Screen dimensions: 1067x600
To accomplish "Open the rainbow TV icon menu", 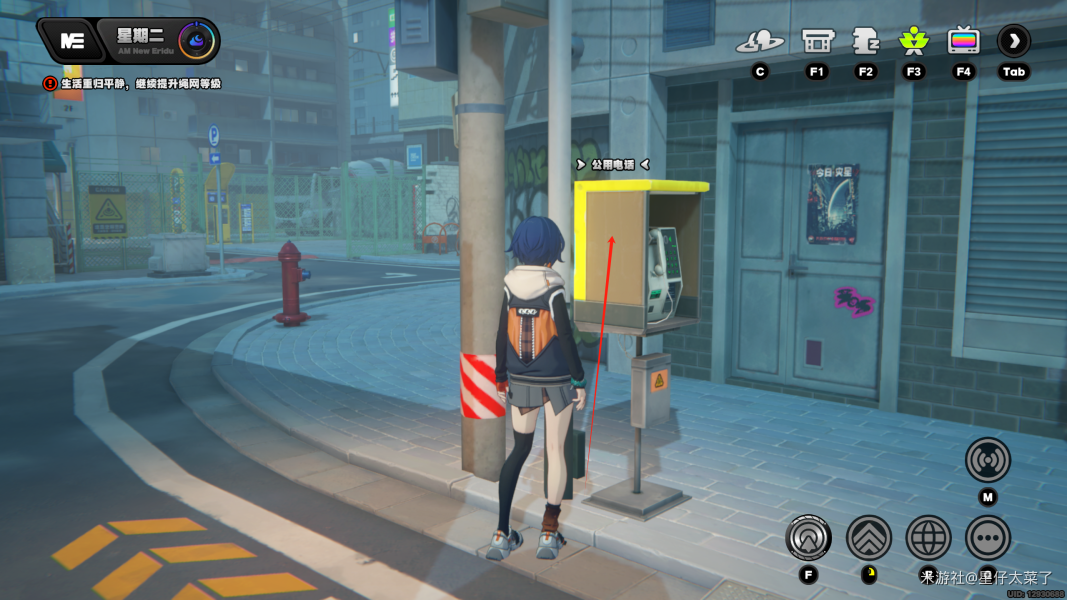I will click(964, 41).
